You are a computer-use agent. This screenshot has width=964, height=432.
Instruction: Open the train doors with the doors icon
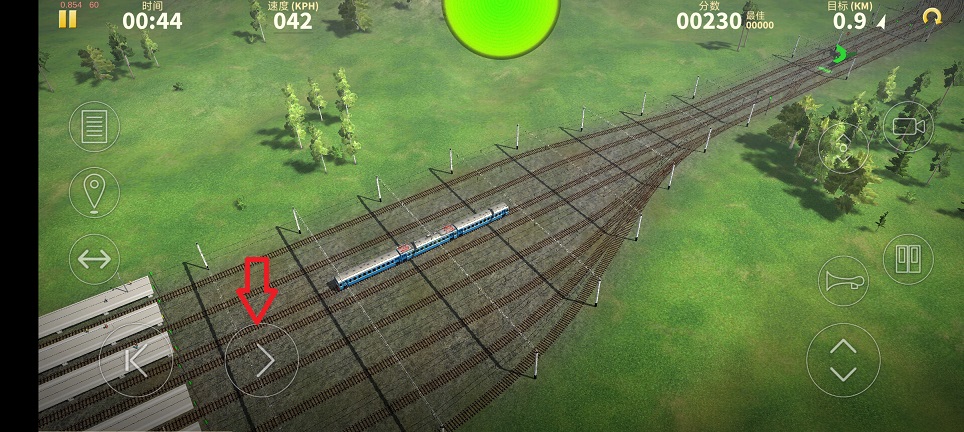tap(907, 259)
